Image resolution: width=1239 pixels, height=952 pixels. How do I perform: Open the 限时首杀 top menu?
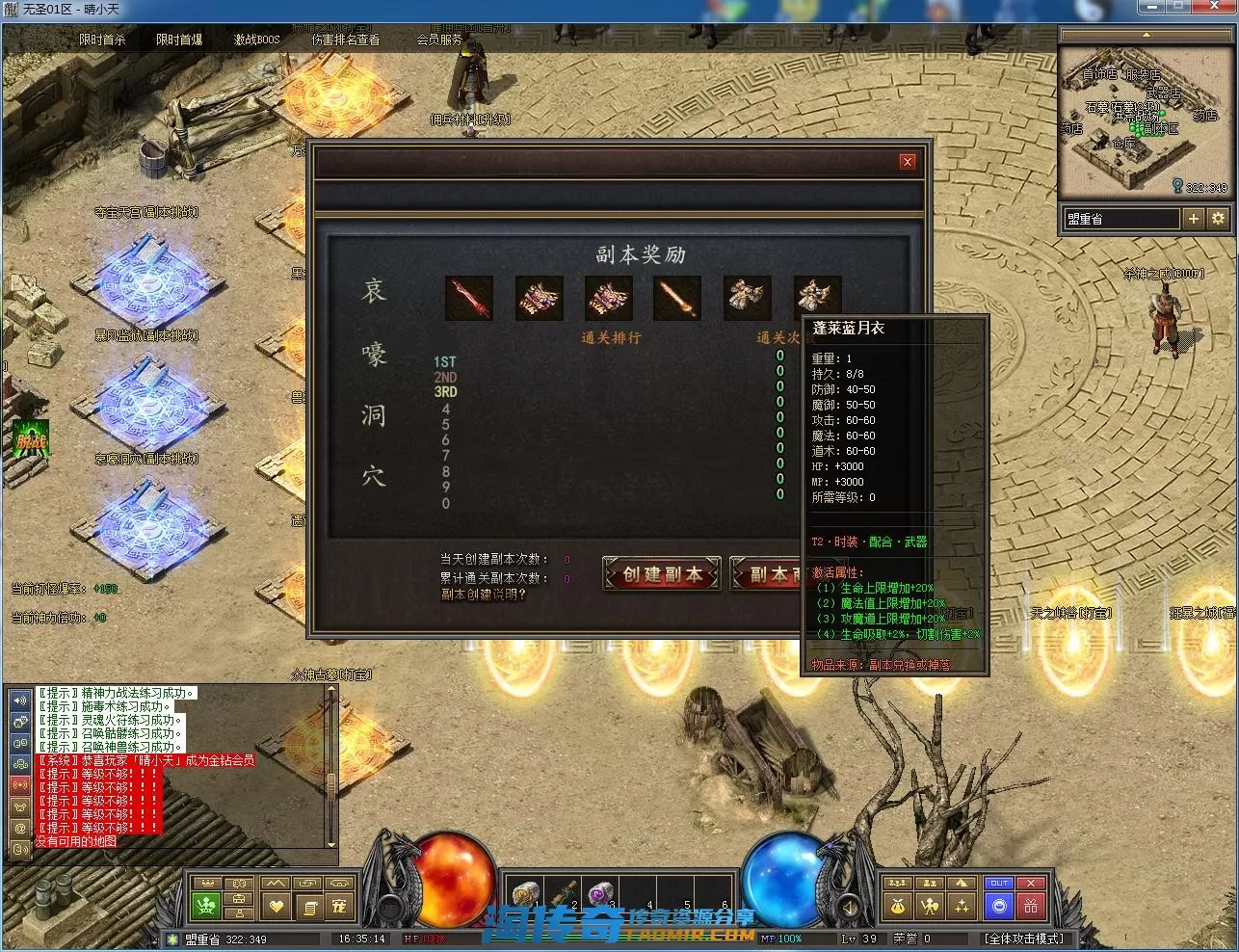102,40
